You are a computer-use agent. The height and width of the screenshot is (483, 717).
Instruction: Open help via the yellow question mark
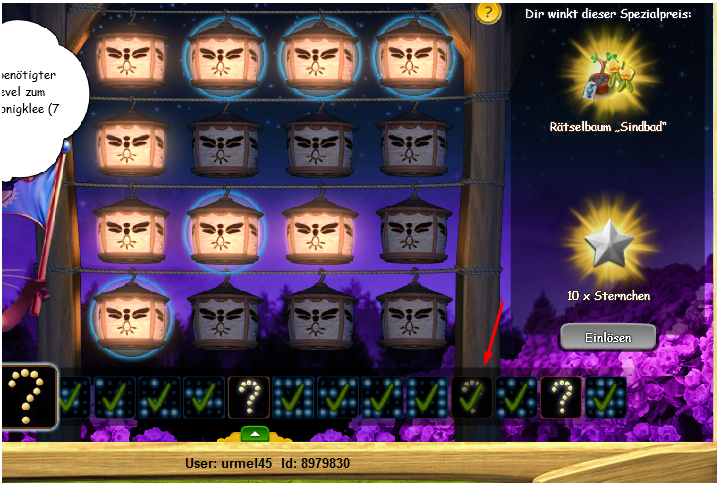coord(487,12)
